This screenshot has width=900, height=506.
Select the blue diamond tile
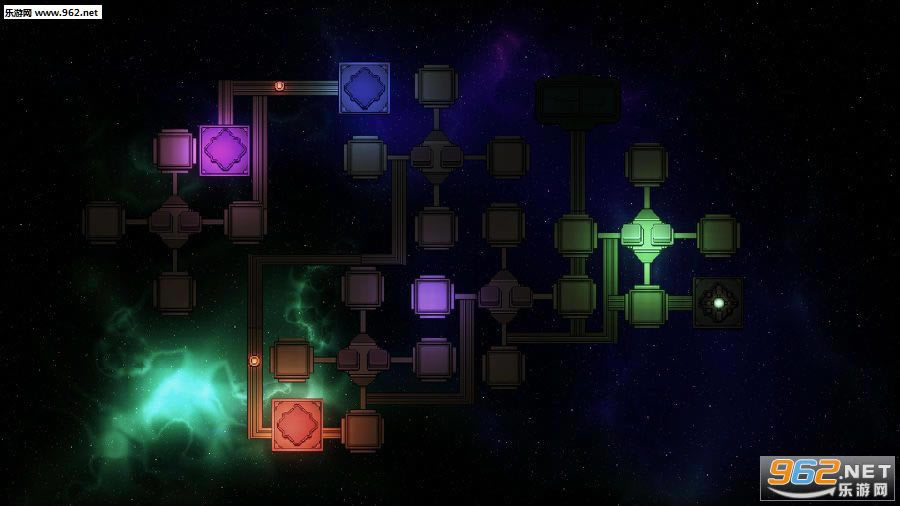click(364, 88)
